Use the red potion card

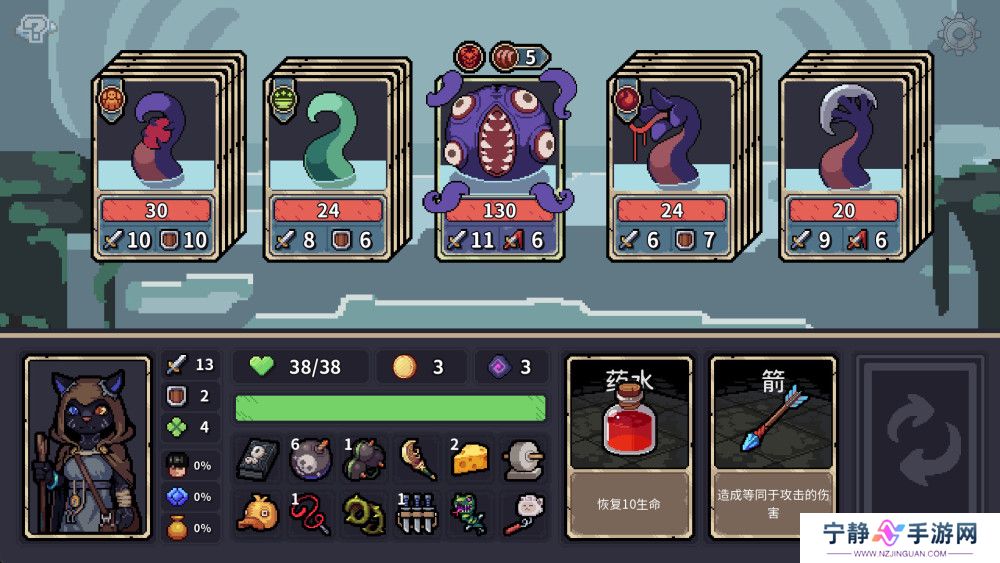[629, 445]
